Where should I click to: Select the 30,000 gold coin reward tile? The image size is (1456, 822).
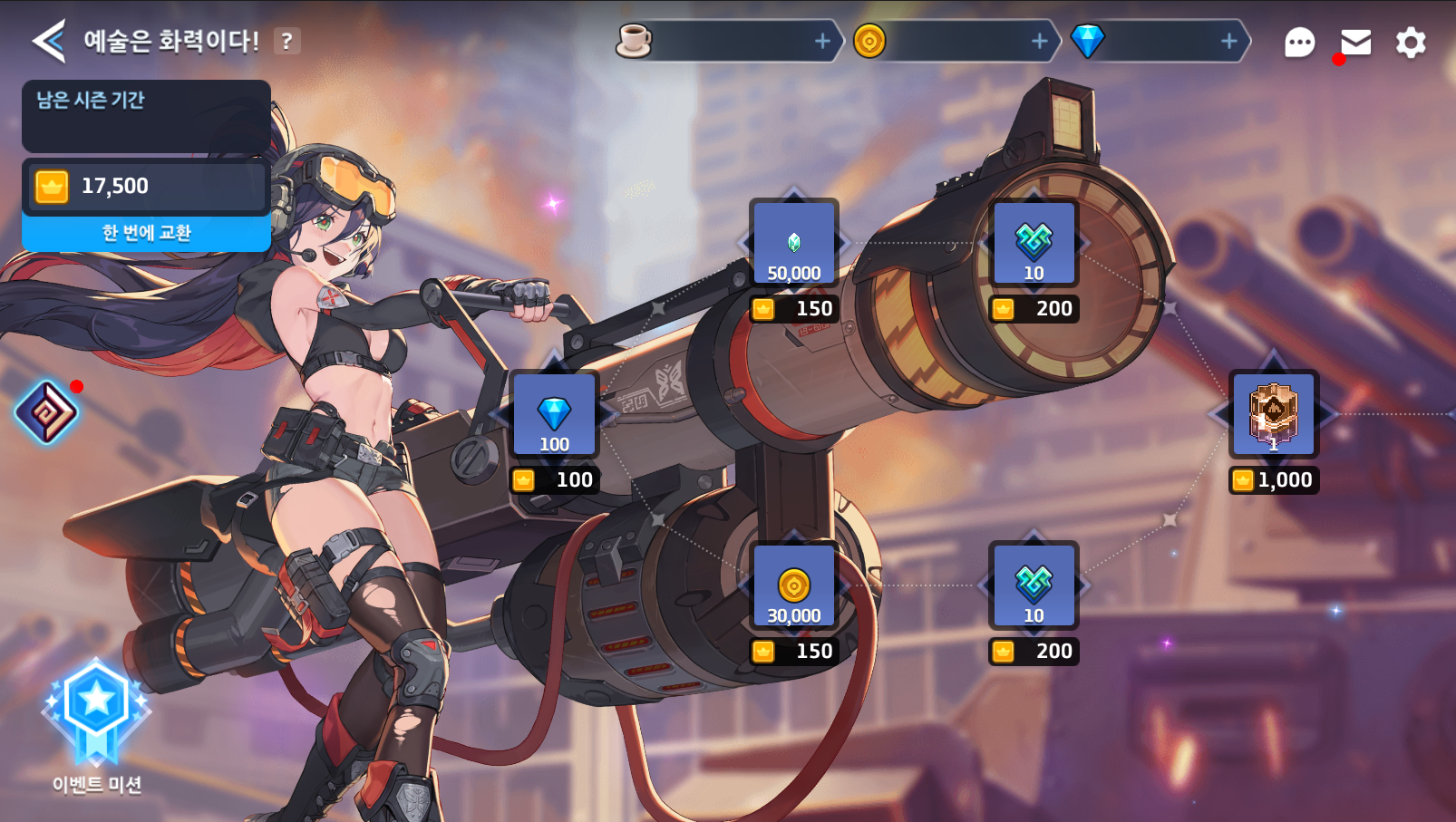(x=794, y=585)
